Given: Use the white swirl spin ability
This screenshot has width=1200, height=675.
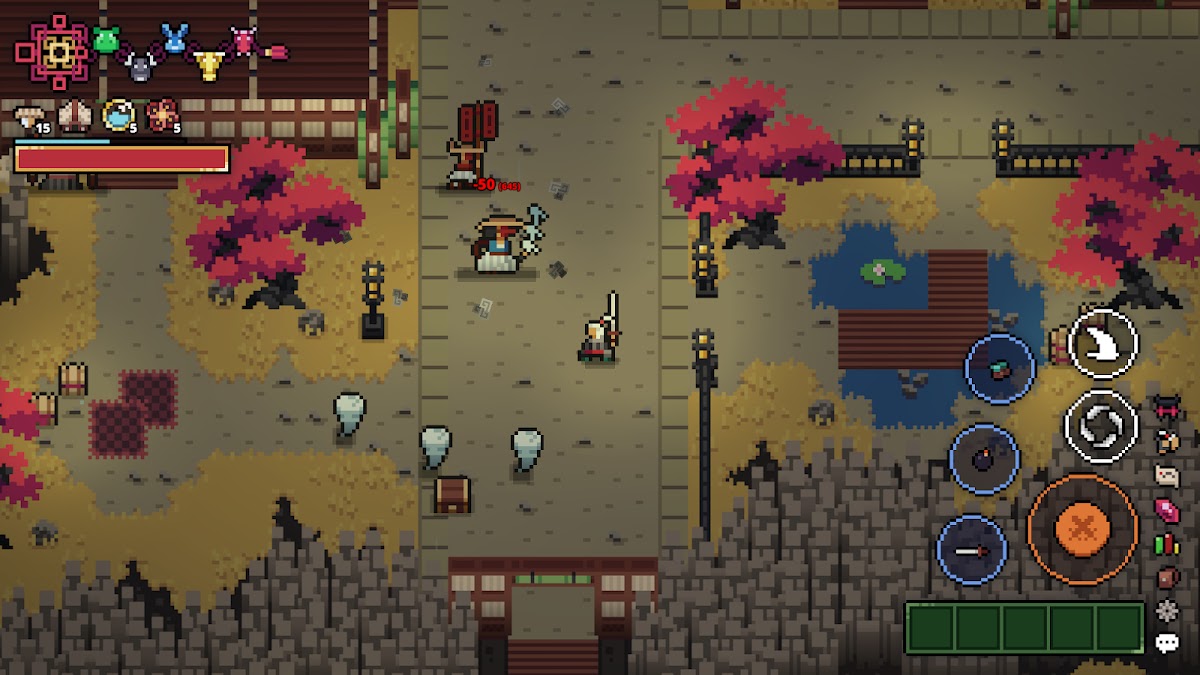Looking at the screenshot, I should (1101, 426).
